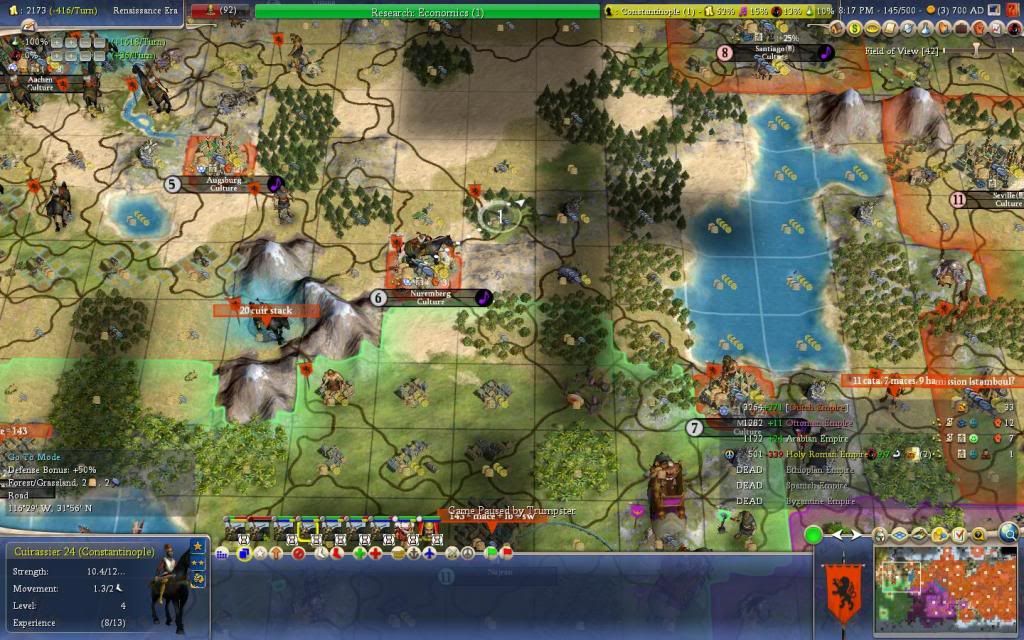Click the green end turn button
The height and width of the screenshot is (640, 1024).
pyautogui.click(x=814, y=535)
